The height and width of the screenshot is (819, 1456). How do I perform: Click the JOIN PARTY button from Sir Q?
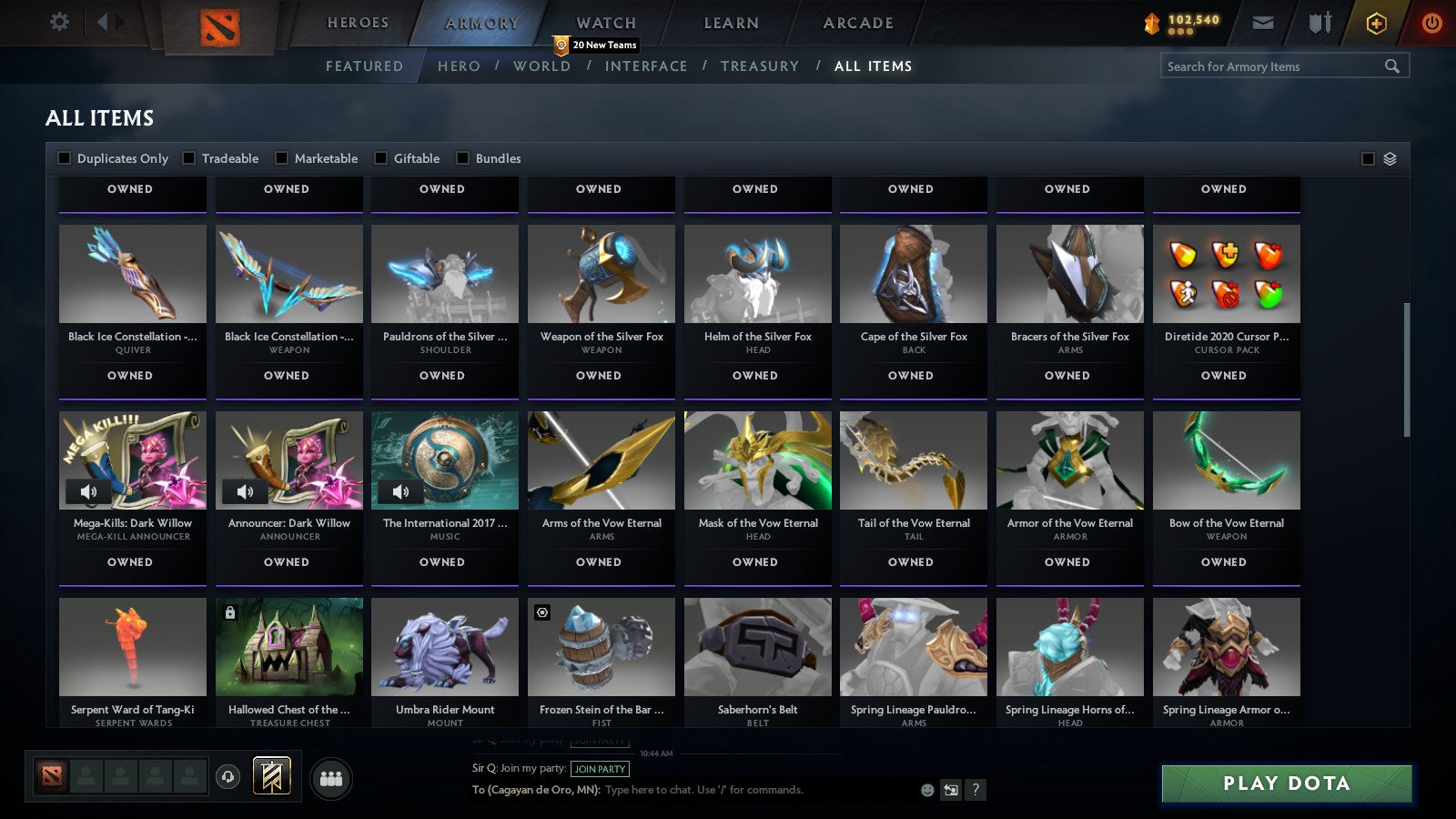click(x=600, y=769)
